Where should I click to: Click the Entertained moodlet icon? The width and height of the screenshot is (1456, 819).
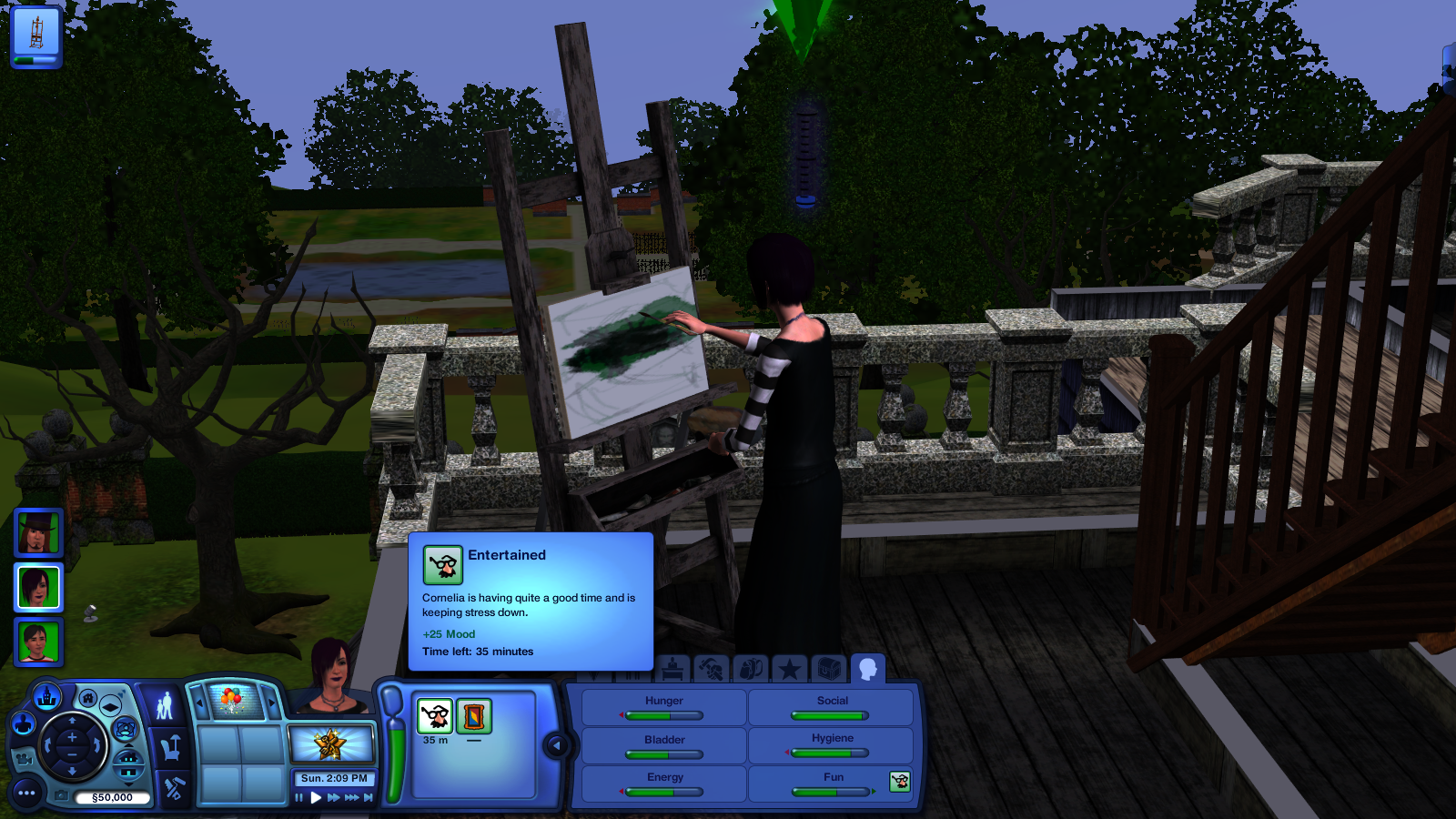pyautogui.click(x=435, y=716)
